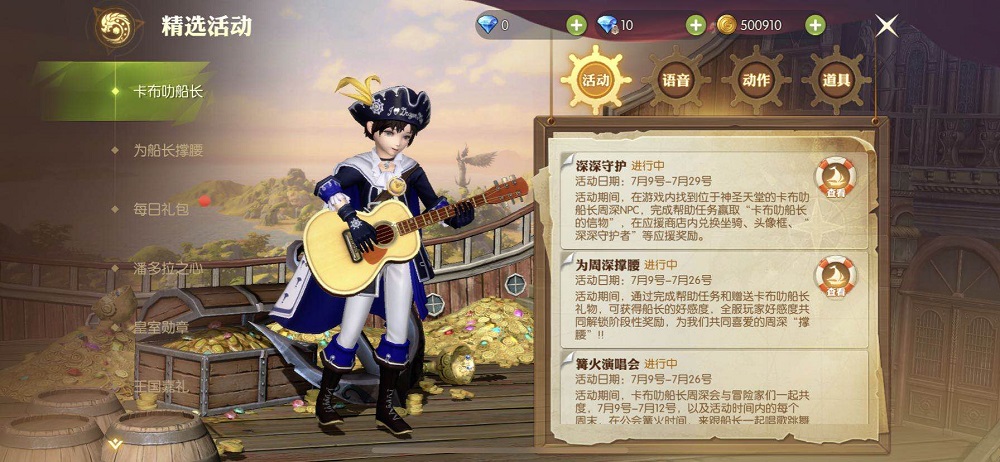This screenshot has width=1000, height=462.
Task: Open the 动作 actions tab
Action: [756, 80]
